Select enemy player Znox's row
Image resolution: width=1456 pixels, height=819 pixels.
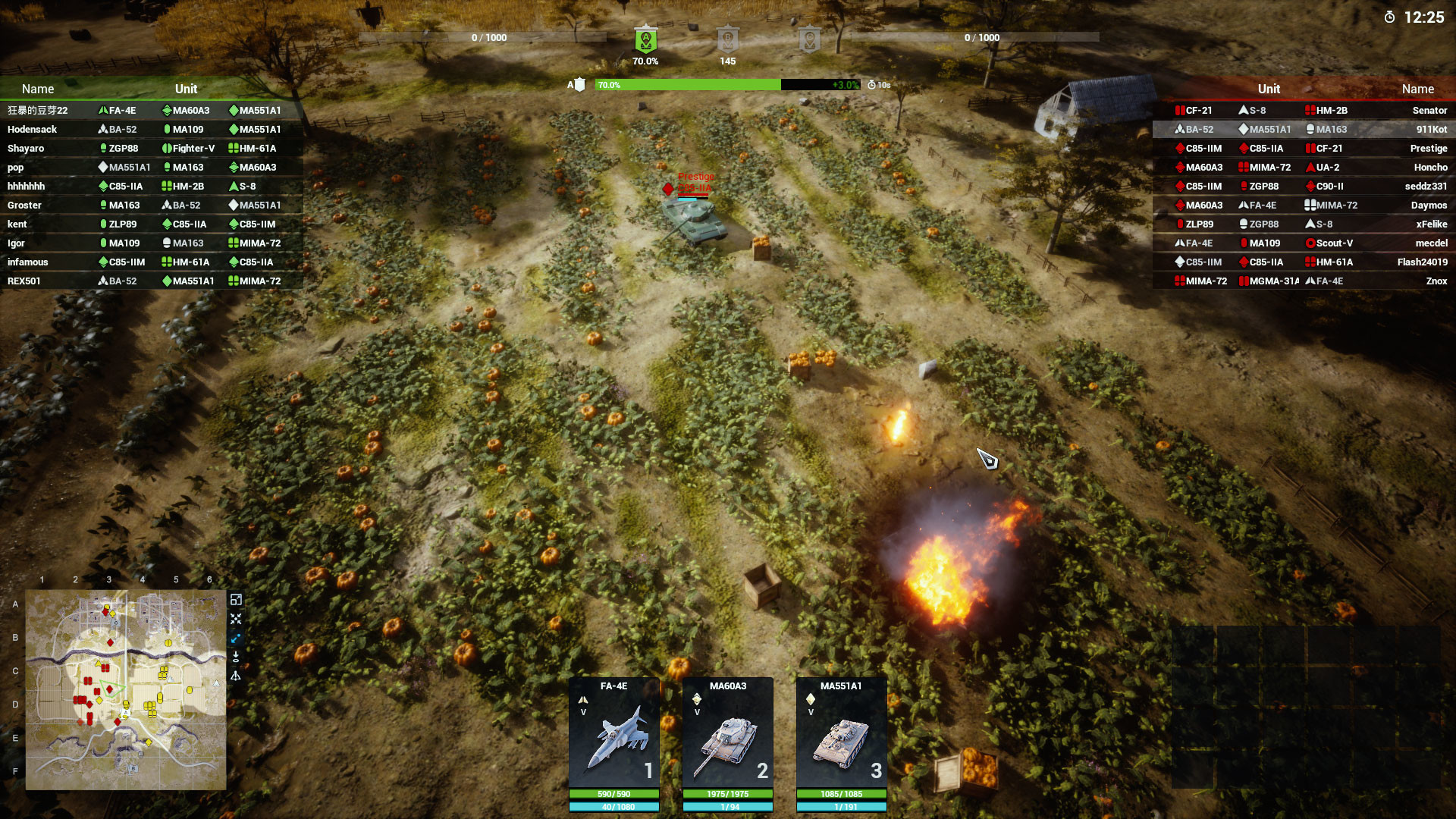coord(1303,281)
